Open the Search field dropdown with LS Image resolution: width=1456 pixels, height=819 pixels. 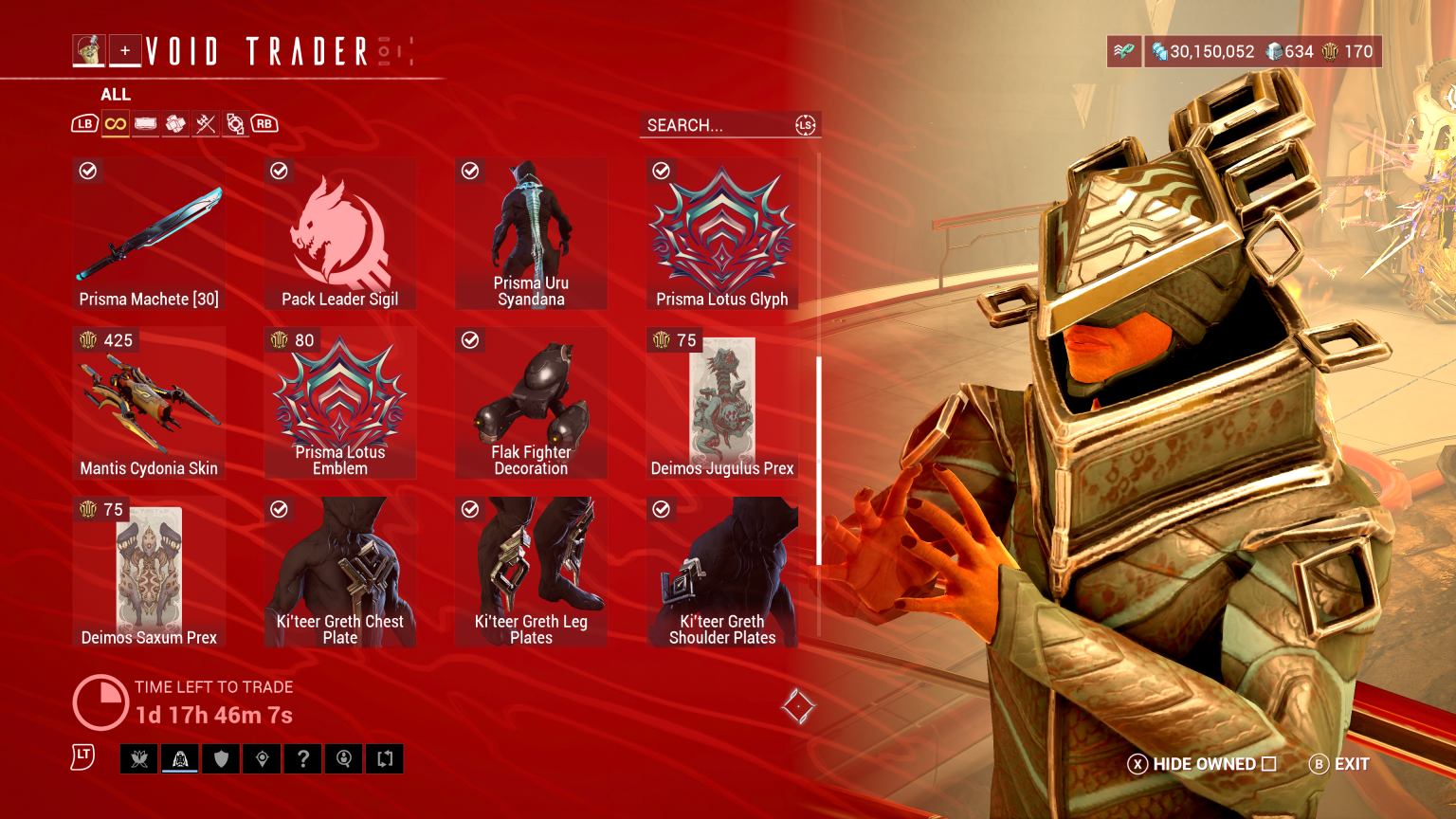805,124
